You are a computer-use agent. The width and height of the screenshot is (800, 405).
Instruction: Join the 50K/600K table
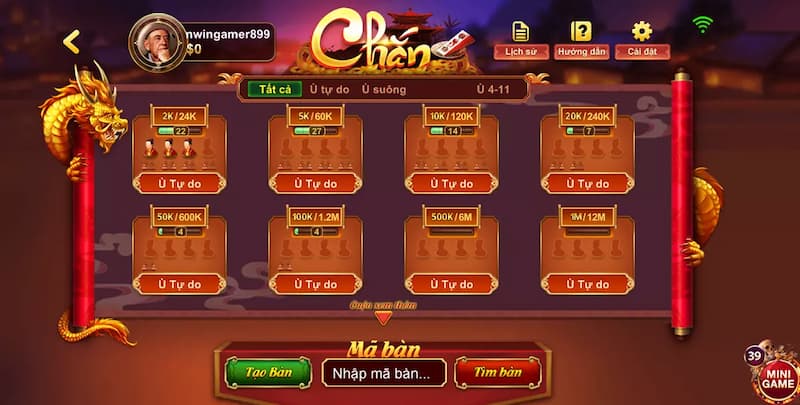coord(179,284)
